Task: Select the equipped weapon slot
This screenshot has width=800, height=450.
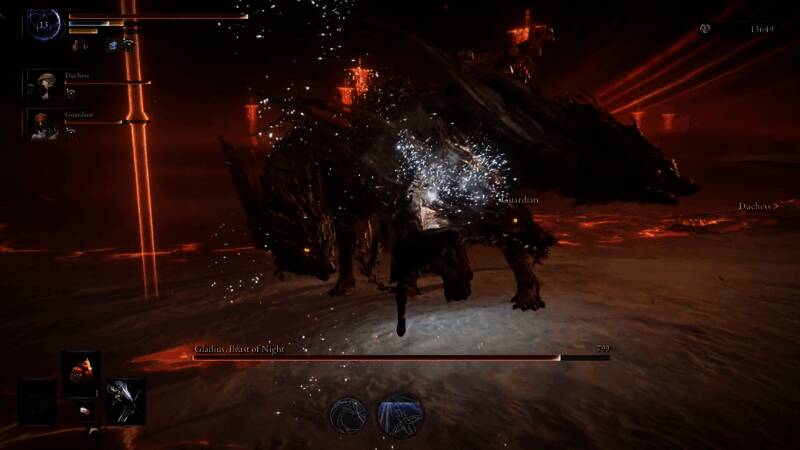Action: [x=126, y=399]
